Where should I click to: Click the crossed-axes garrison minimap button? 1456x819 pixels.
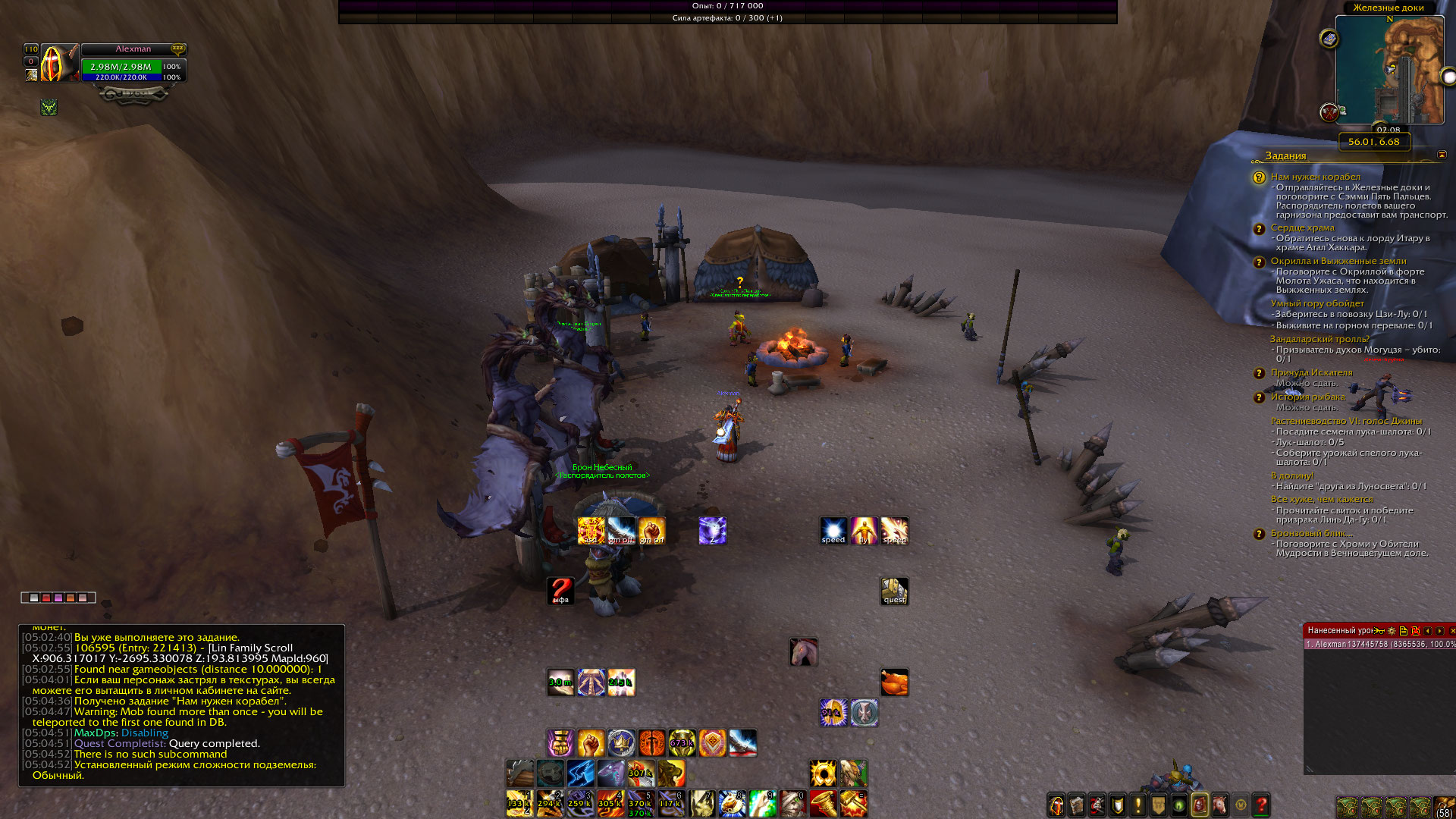1329,113
